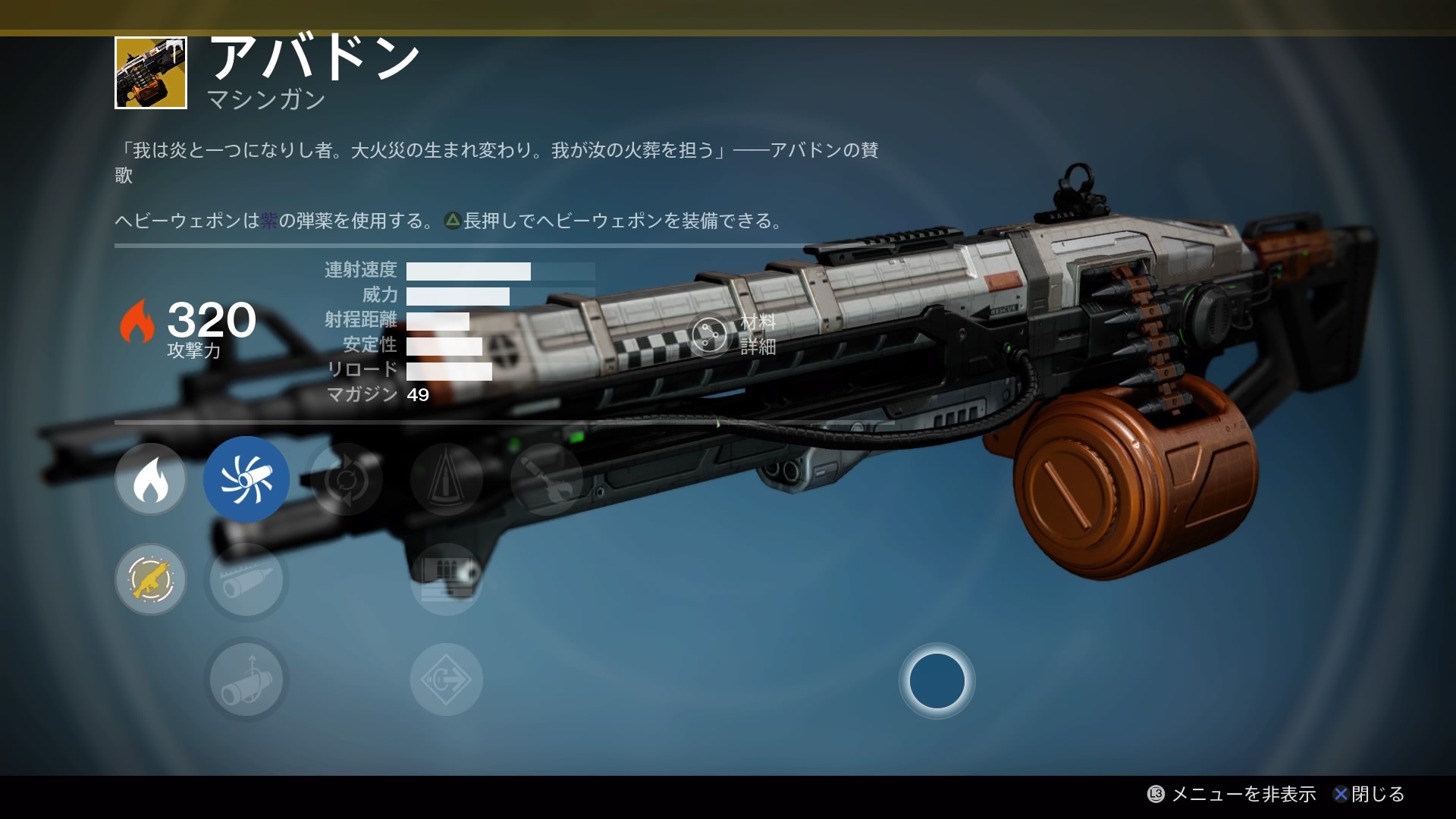The image size is (1456, 819).
Task: Select the ammo magazine perk node
Action: coord(447,579)
